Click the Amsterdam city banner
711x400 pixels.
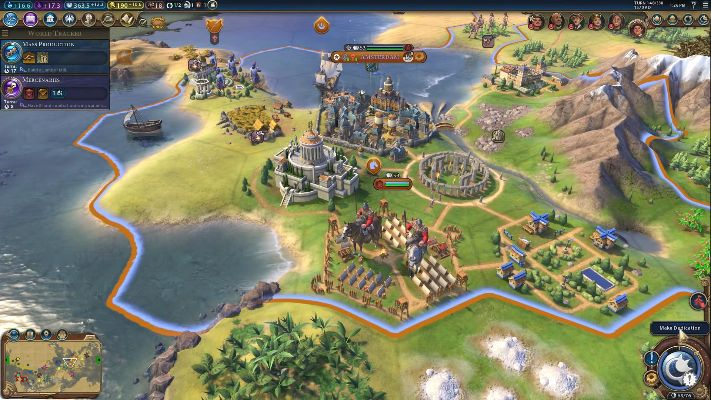(380, 56)
